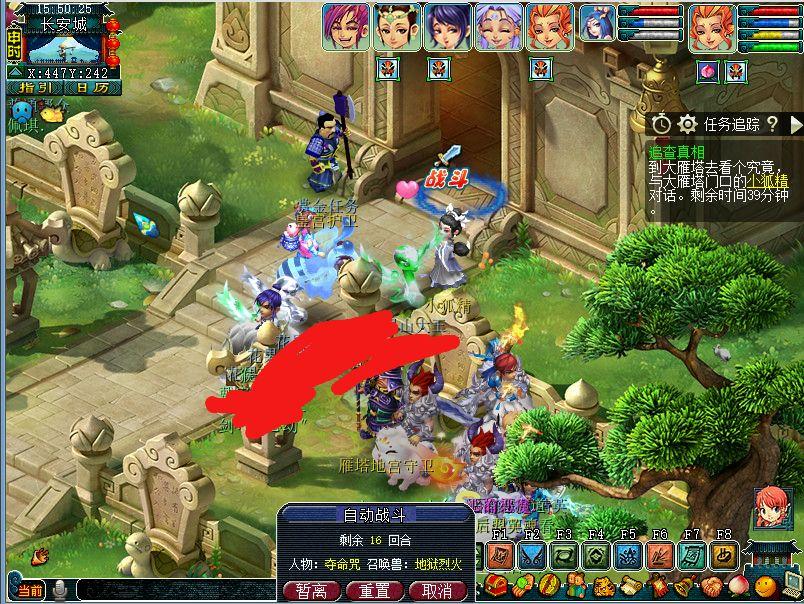Activate the F5 skill slot
Screen dimensions: 804x604
pyautogui.click(x=629, y=555)
